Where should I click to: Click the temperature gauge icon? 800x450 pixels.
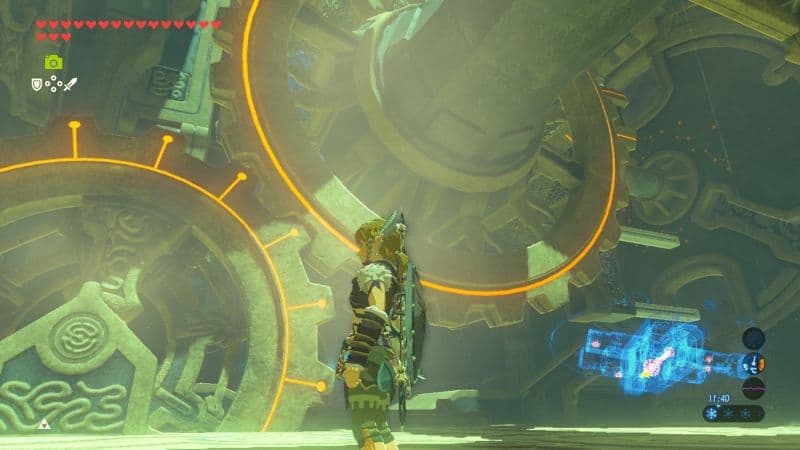(754, 363)
